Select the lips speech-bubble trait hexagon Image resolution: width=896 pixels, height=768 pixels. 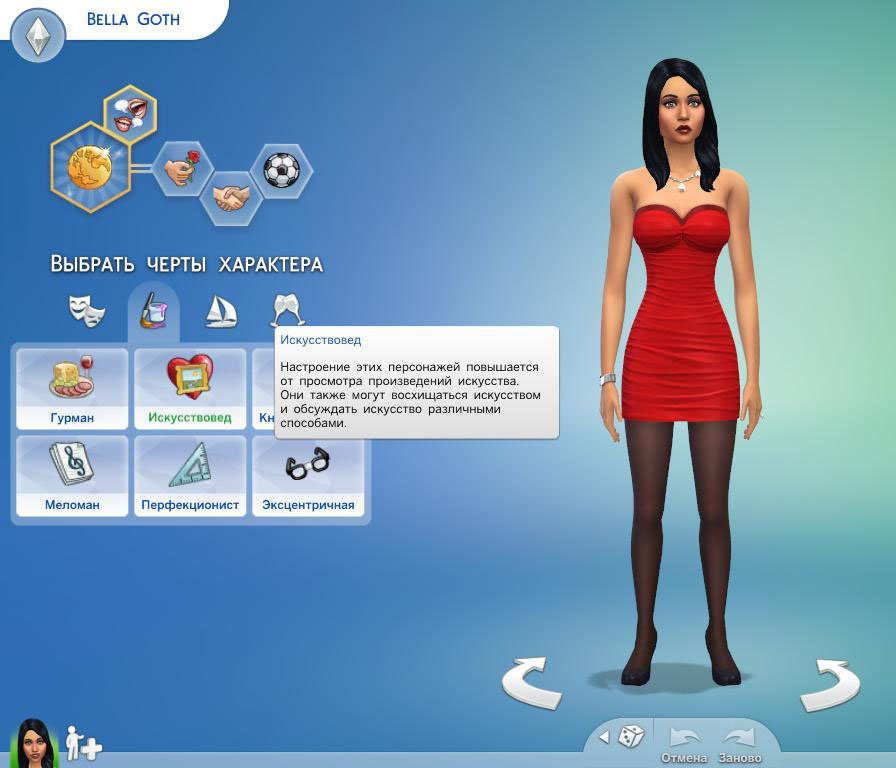click(130, 112)
